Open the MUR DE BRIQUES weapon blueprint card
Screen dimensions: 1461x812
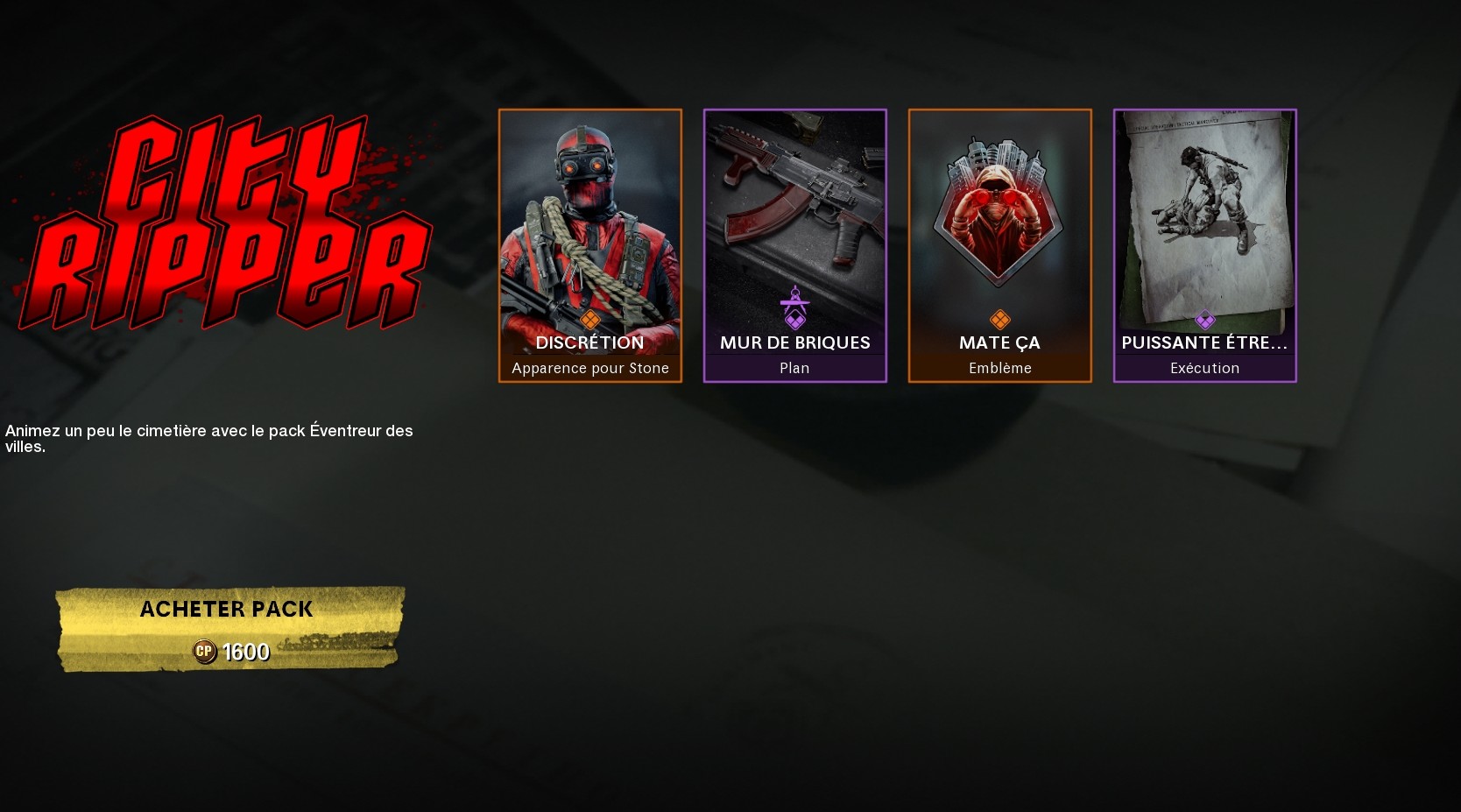pos(795,245)
